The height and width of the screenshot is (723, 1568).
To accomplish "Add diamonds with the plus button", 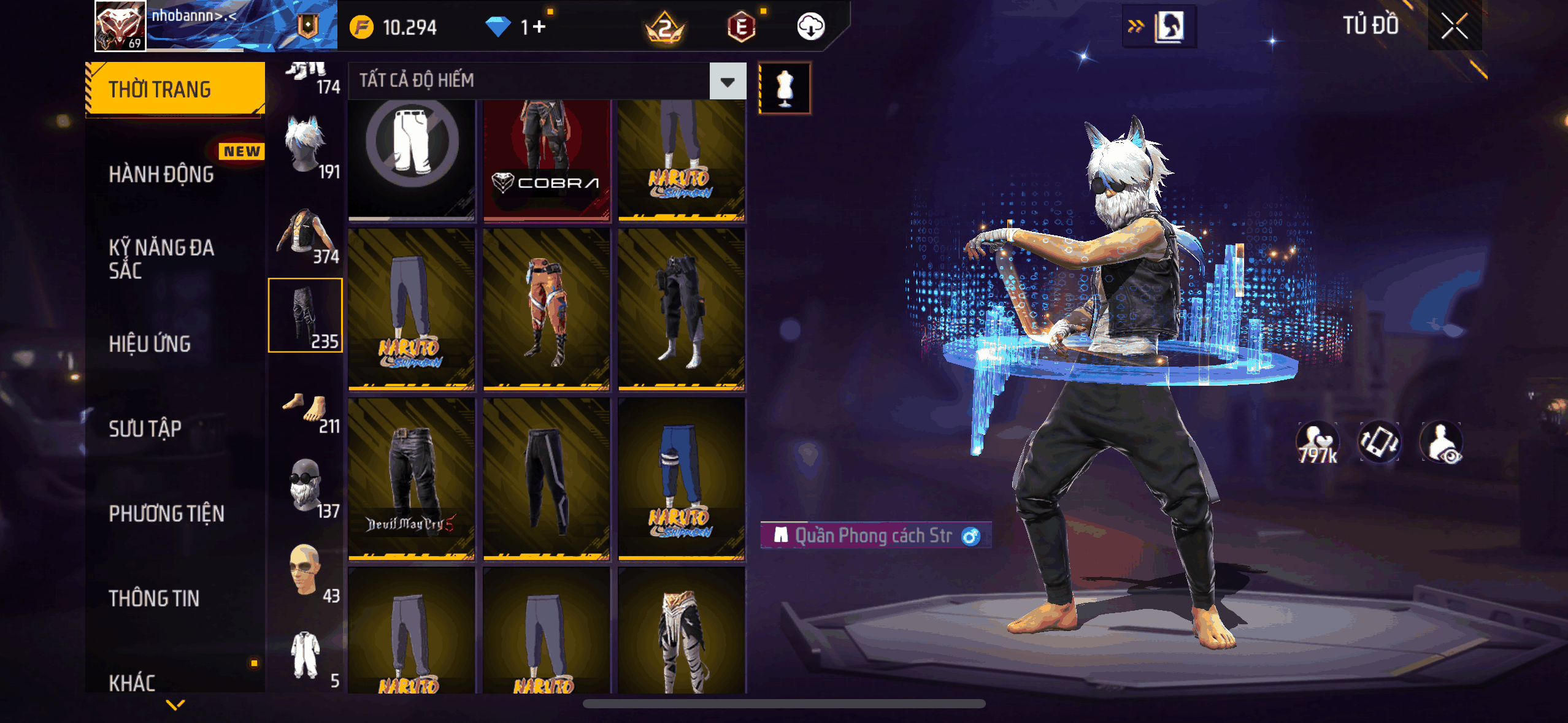I will tap(539, 27).
